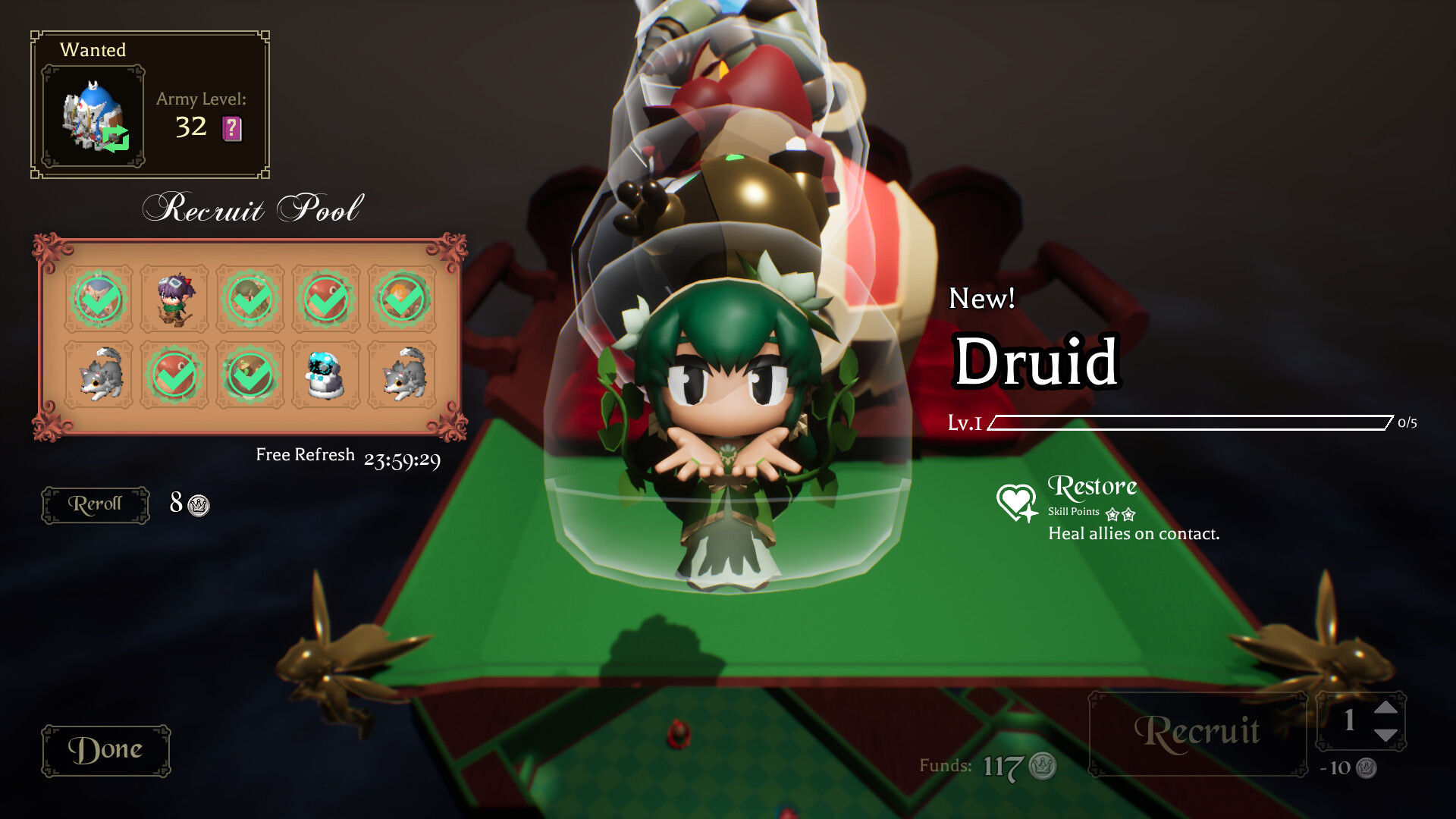Toggle the red apple recruit's checkmark

327,299
